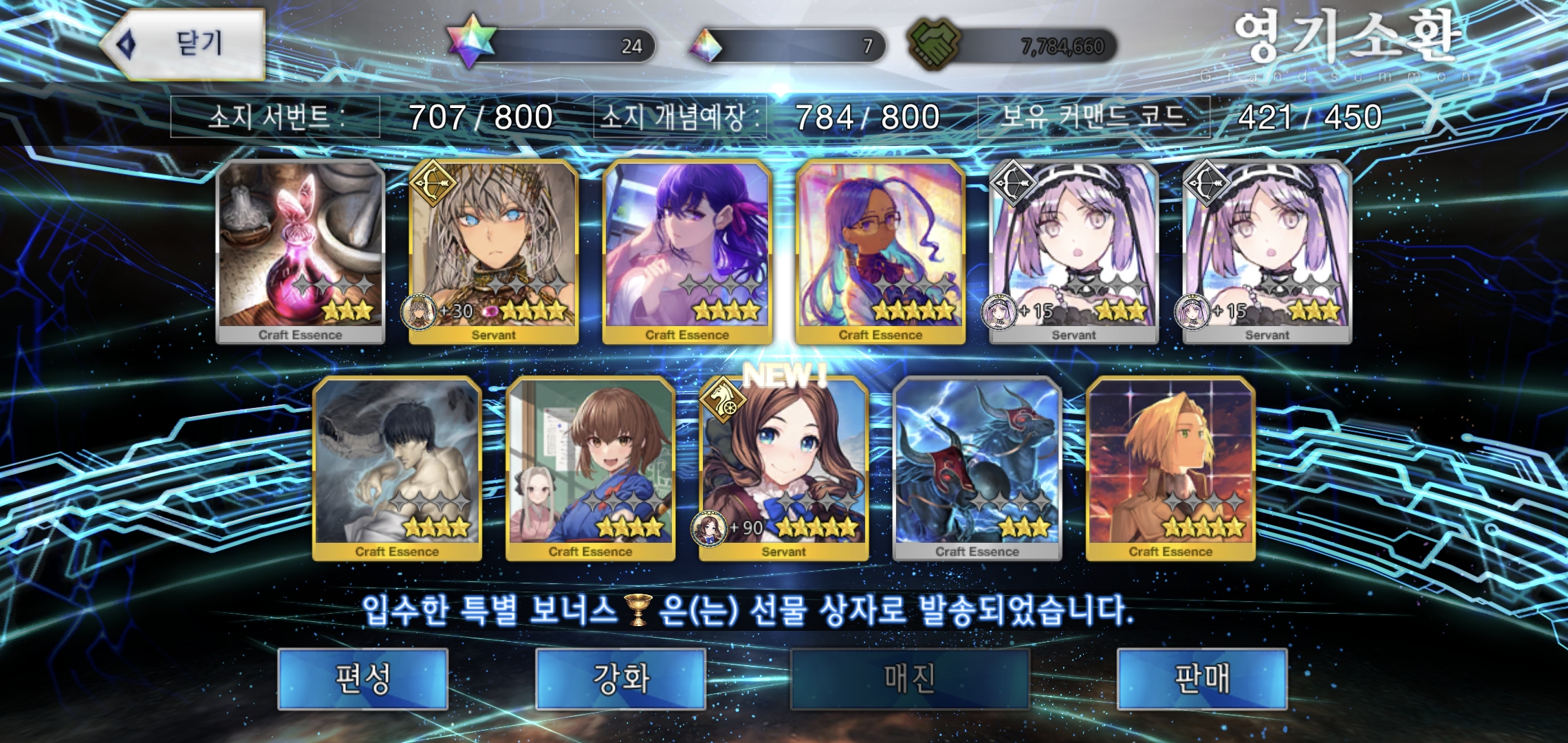View the glasses-wearing woman five-star Craft Essence

point(880,251)
